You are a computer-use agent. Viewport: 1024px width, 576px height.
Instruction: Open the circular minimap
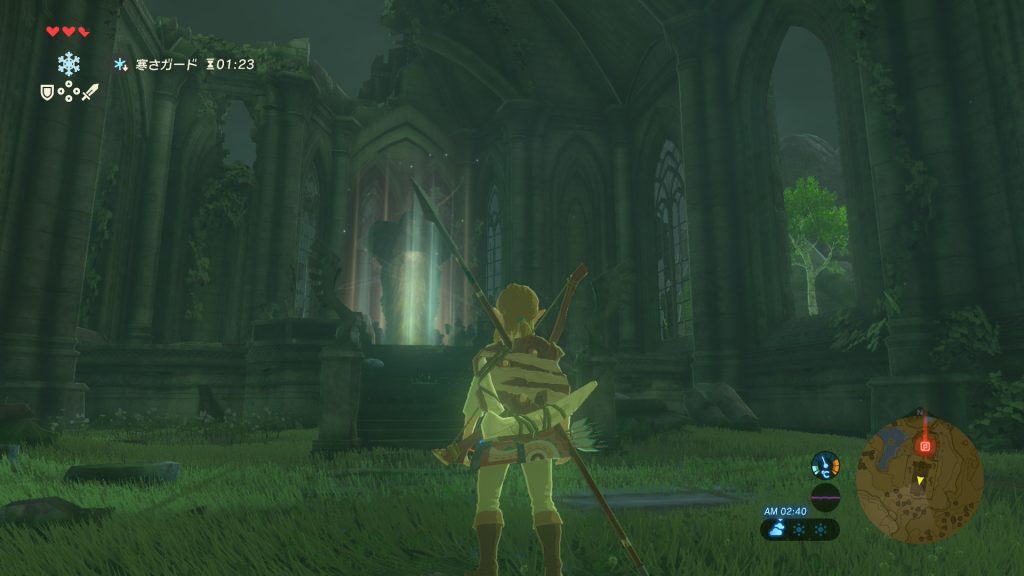click(919, 478)
